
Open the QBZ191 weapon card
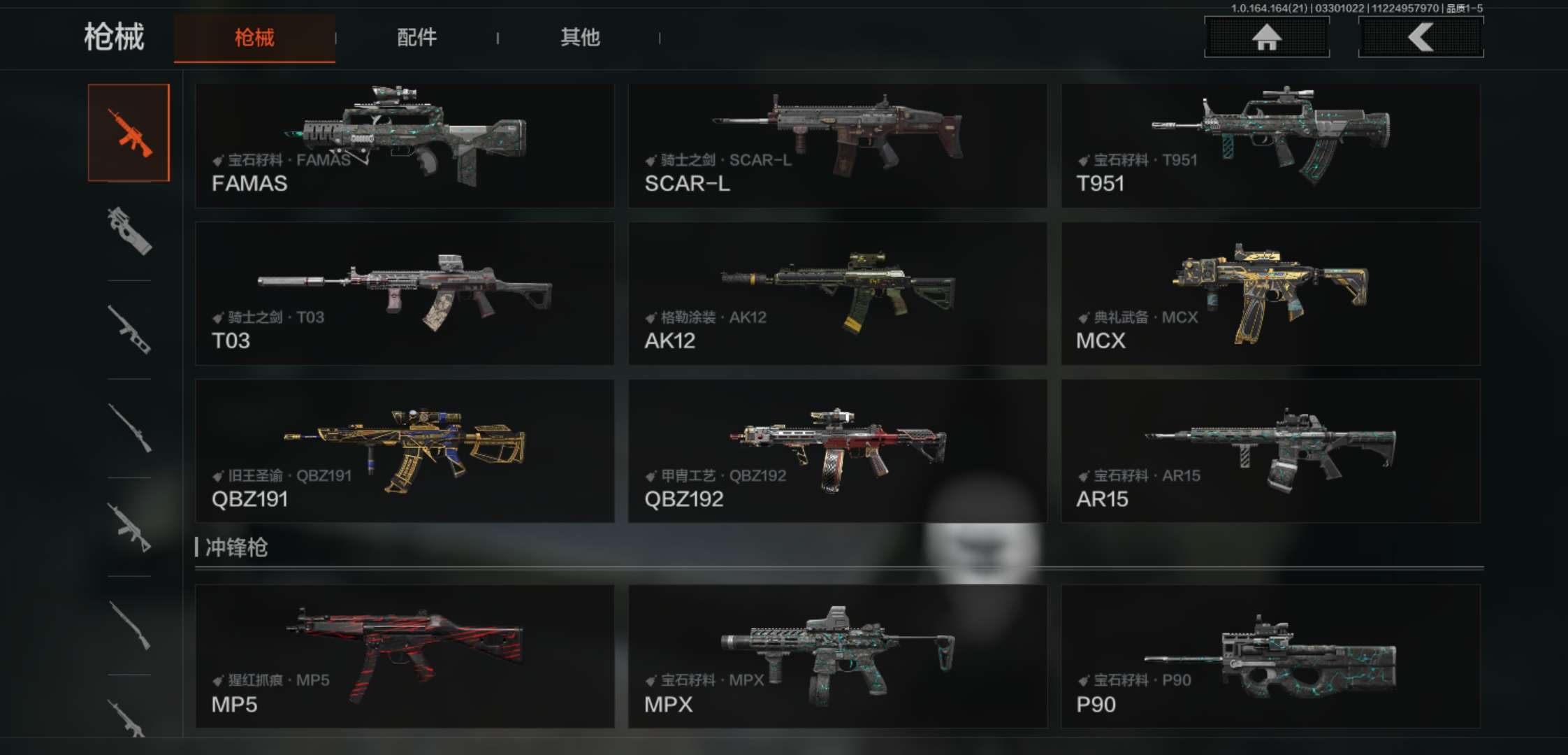[405, 451]
